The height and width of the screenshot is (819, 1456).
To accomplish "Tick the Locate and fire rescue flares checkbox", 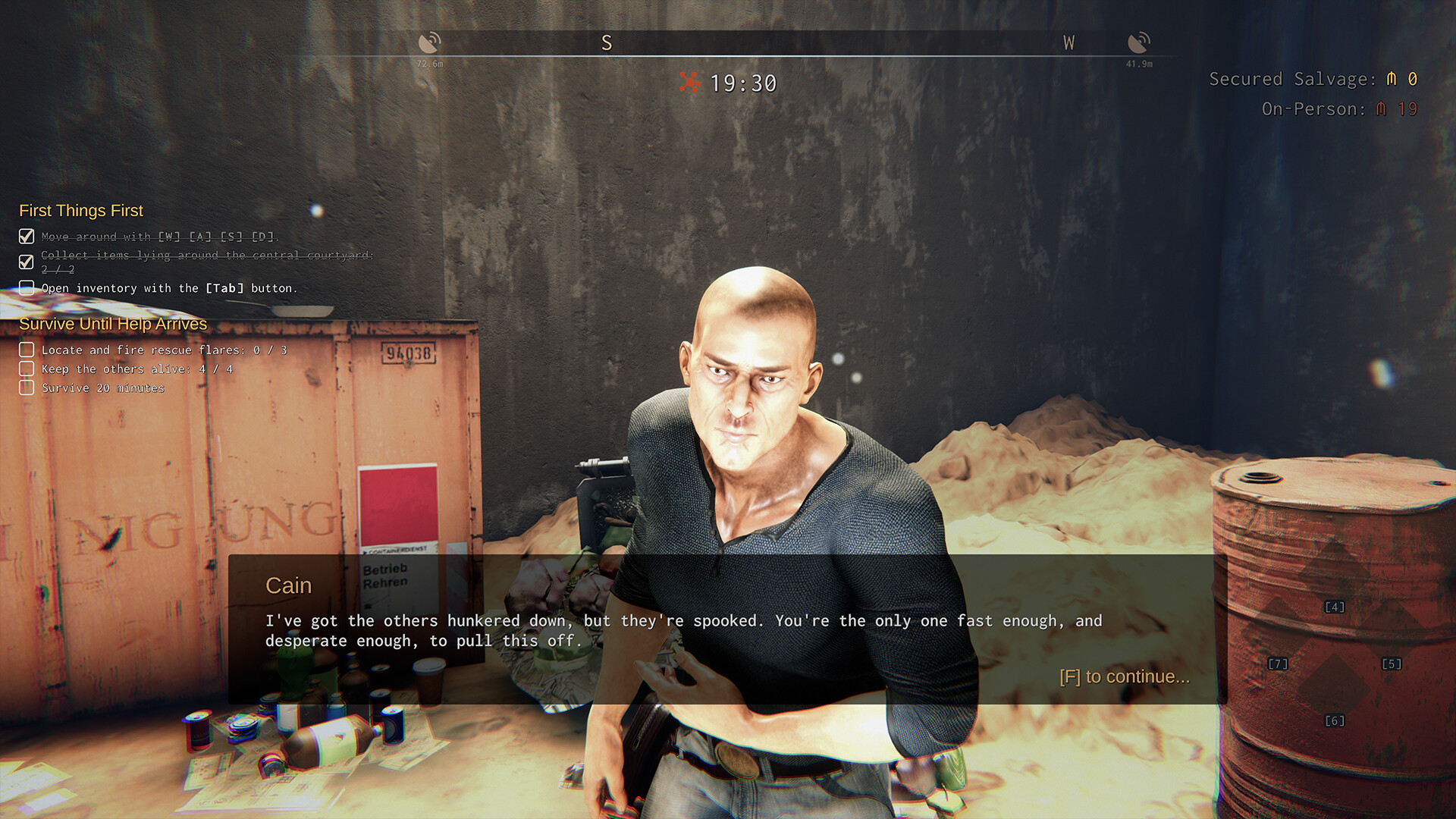I will (x=27, y=350).
